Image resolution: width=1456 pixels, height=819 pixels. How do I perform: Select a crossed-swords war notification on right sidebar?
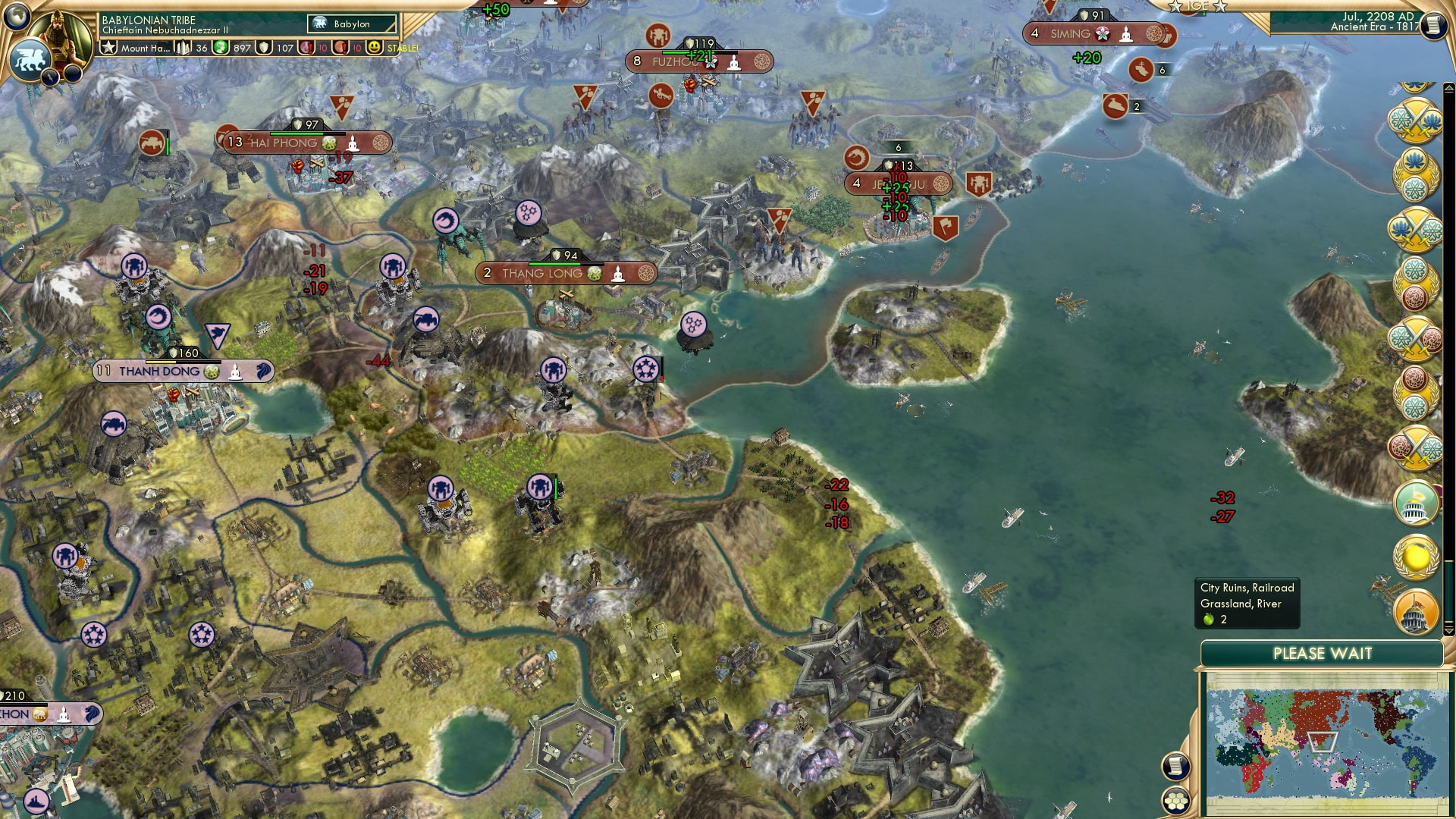click(x=1417, y=121)
